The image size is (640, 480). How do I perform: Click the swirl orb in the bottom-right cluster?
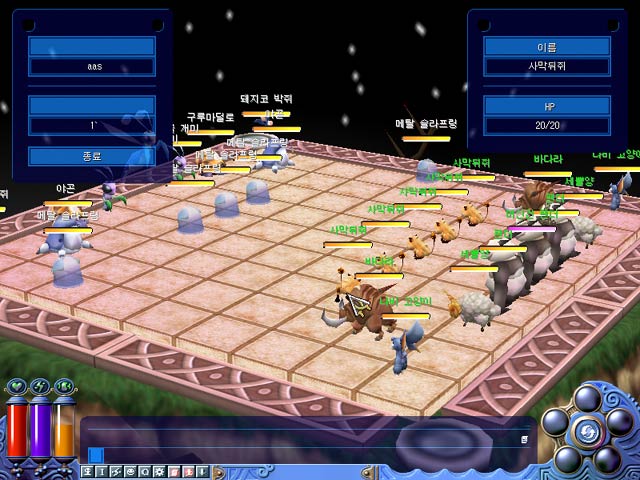coord(586,432)
